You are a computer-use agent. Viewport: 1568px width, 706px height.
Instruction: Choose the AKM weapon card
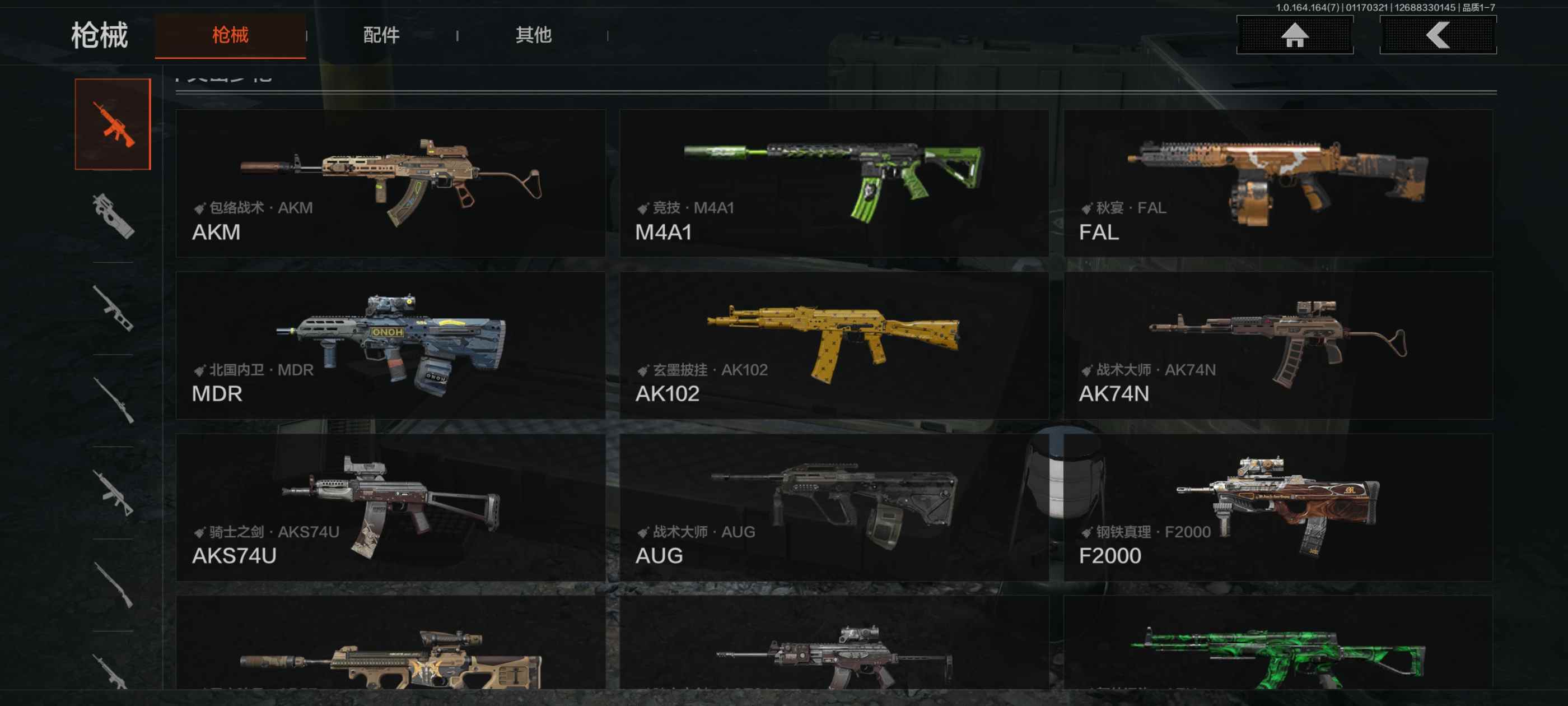[390, 183]
